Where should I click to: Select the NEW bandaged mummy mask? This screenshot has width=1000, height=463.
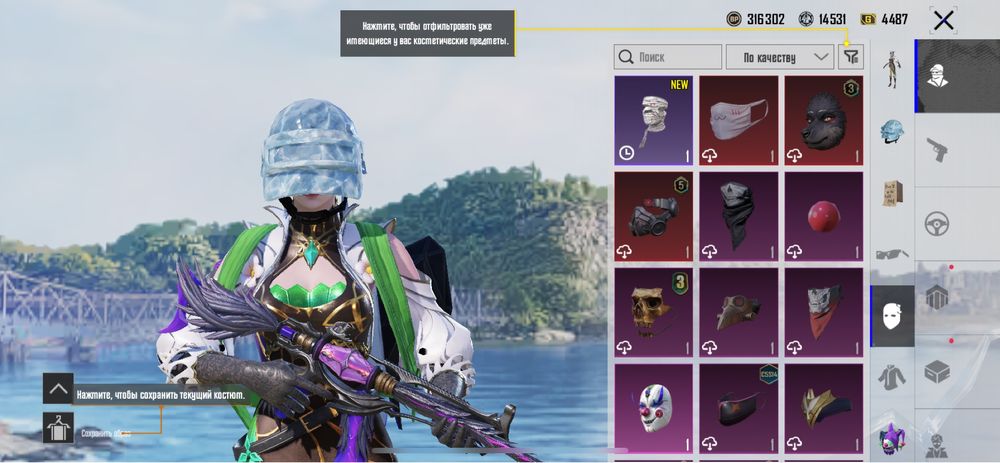click(653, 120)
